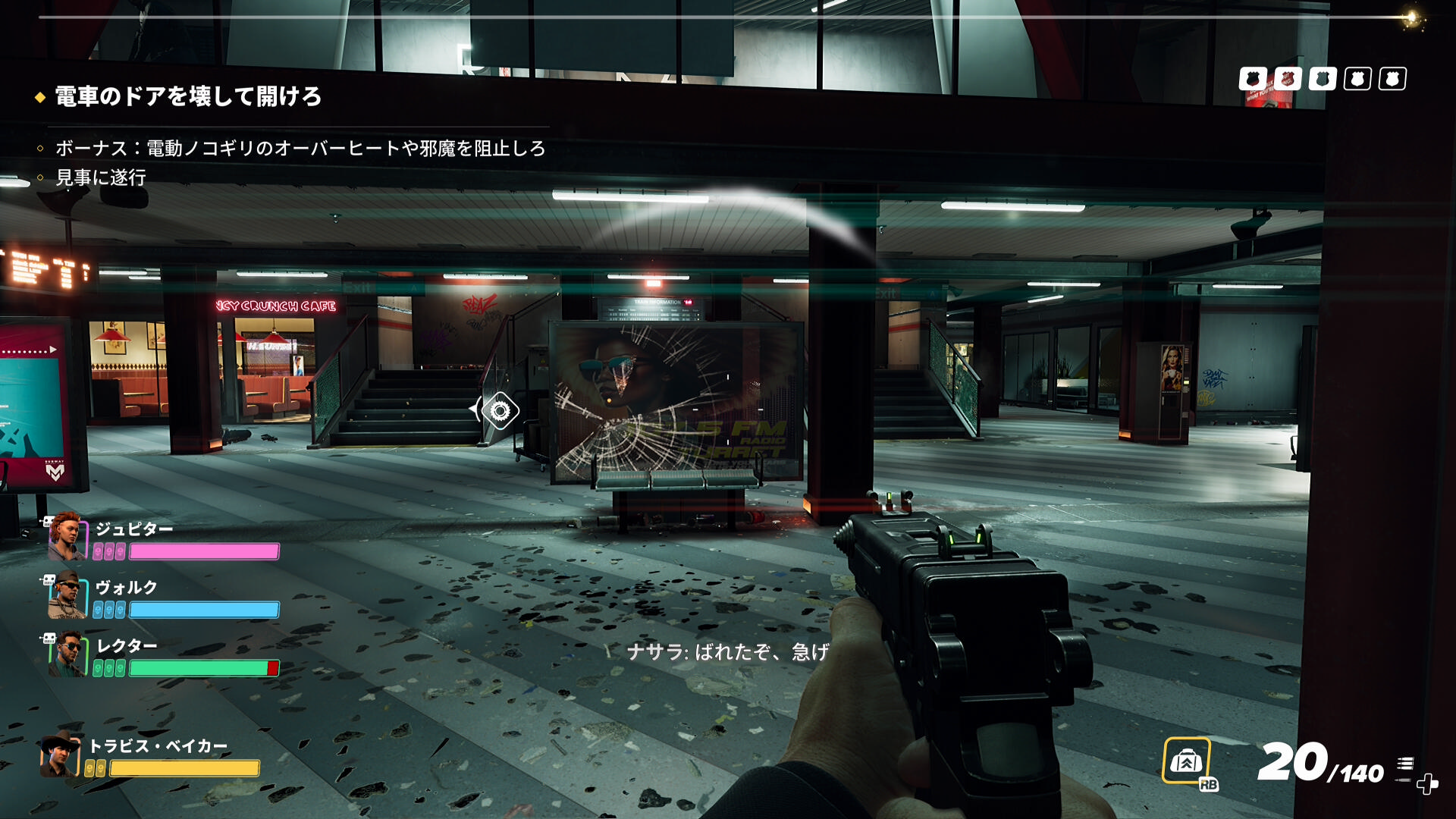The height and width of the screenshot is (819, 1456).
Task: Click Jupiter's teammate portrait
Action: click(67, 537)
